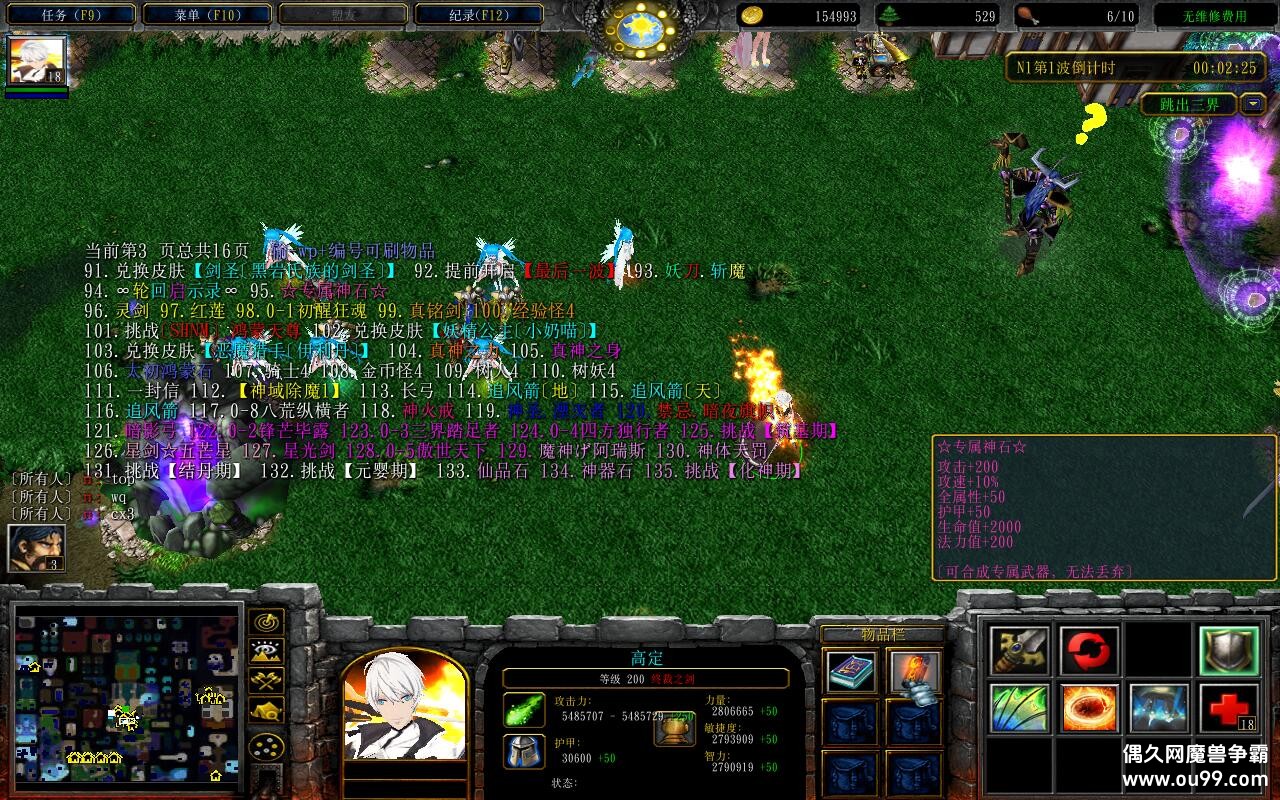Screen dimensions: 1280x800
Task: Cast the fire ring ability
Action: click(x=1089, y=708)
